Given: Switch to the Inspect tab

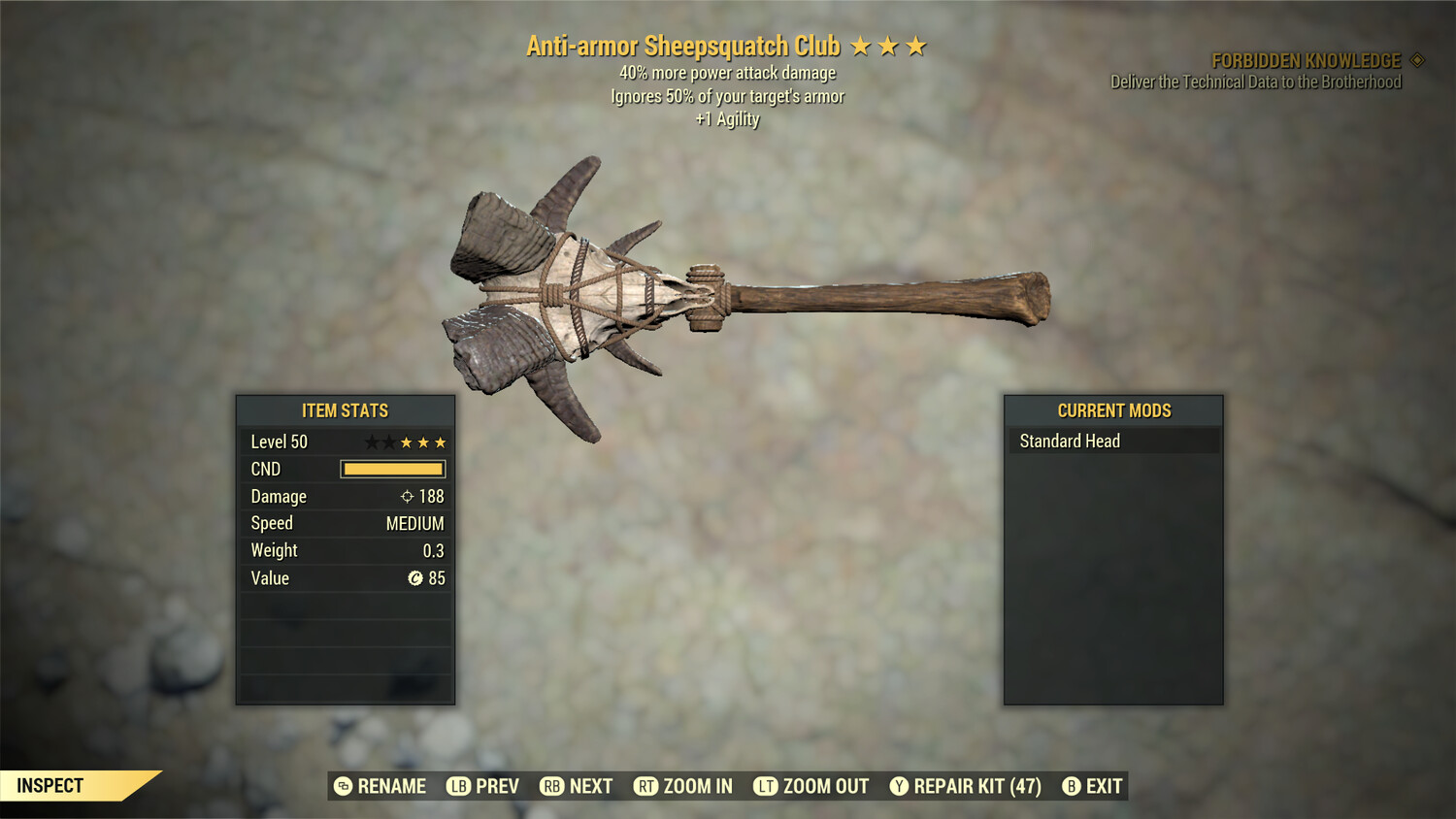Looking at the screenshot, I should 50,785.
